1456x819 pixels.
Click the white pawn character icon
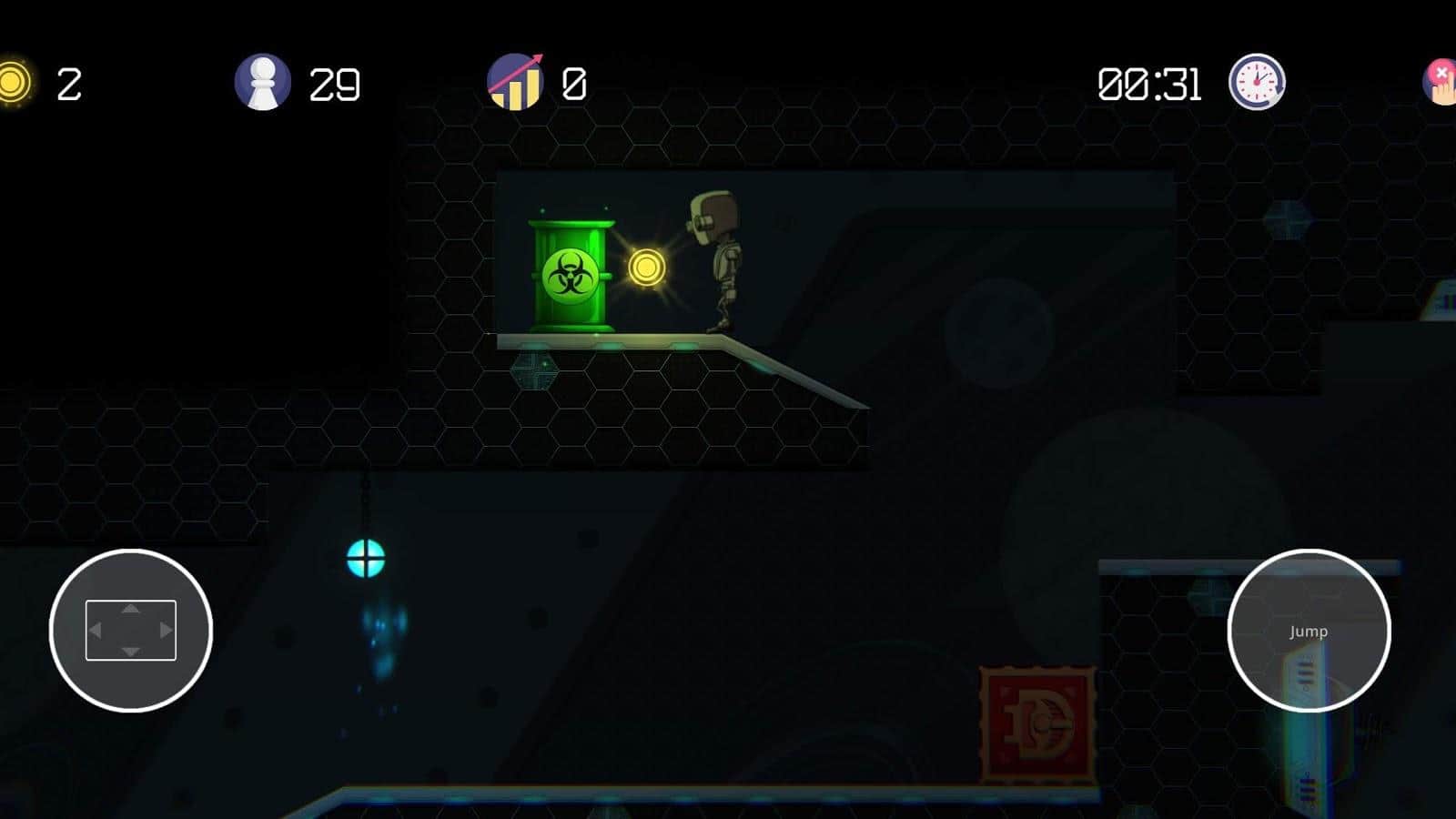pyautogui.click(x=263, y=82)
